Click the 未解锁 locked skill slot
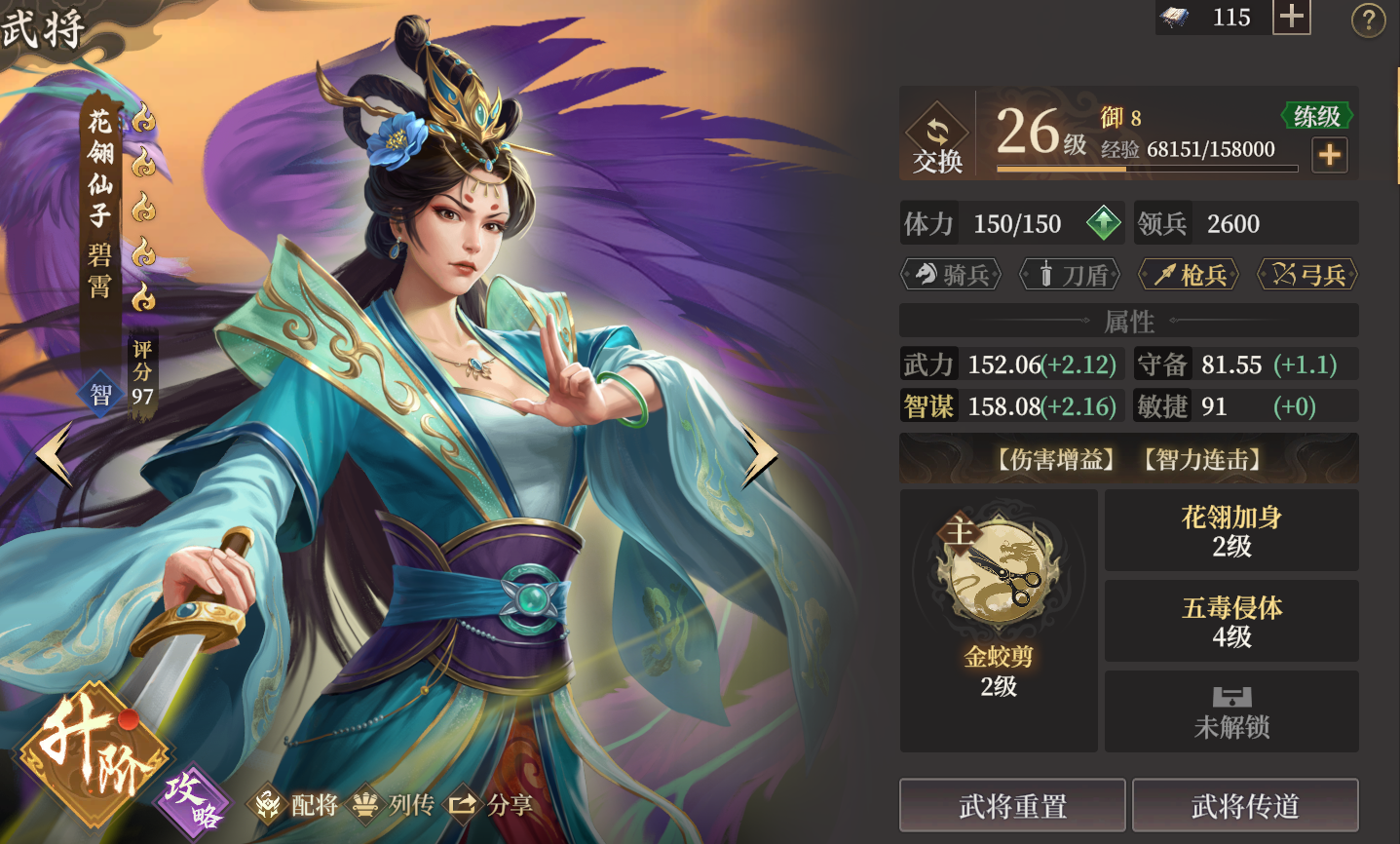The image size is (1400, 844). tap(1231, 711)
